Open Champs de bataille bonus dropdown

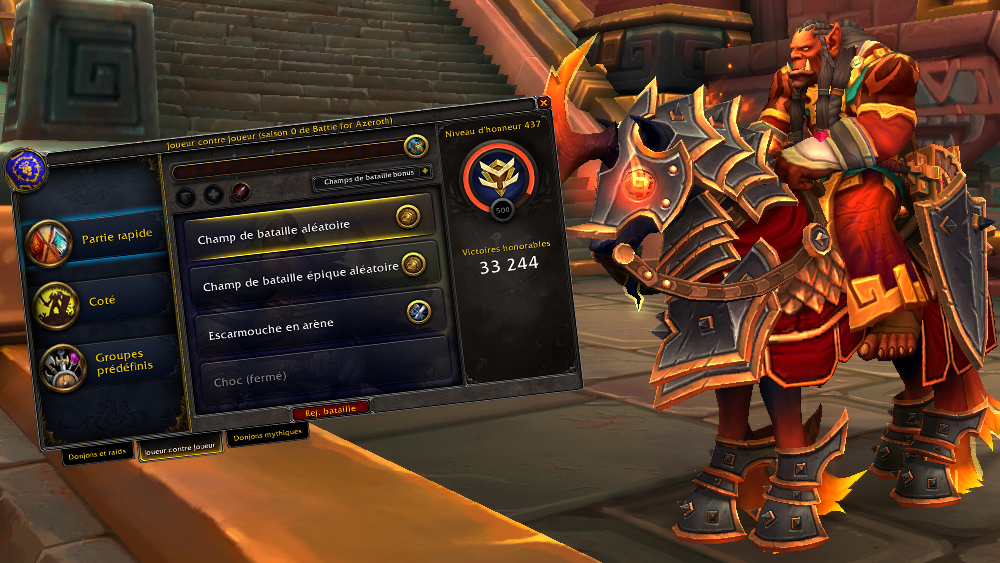pos(372,183)
